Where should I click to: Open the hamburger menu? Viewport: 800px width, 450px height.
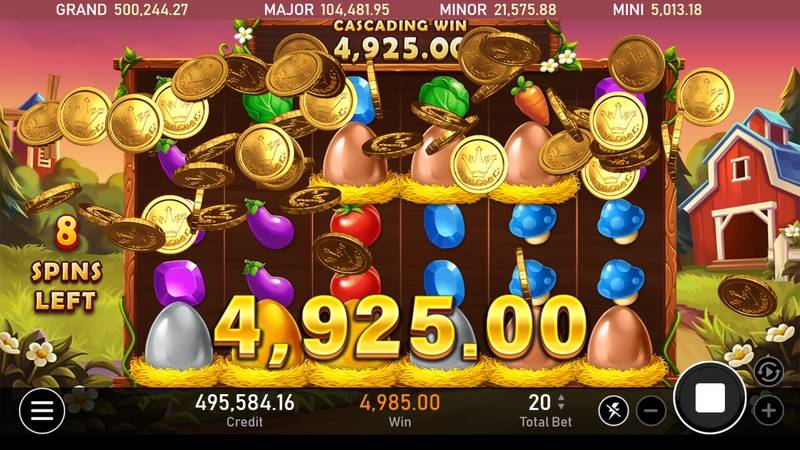click(x=41, y=408)
